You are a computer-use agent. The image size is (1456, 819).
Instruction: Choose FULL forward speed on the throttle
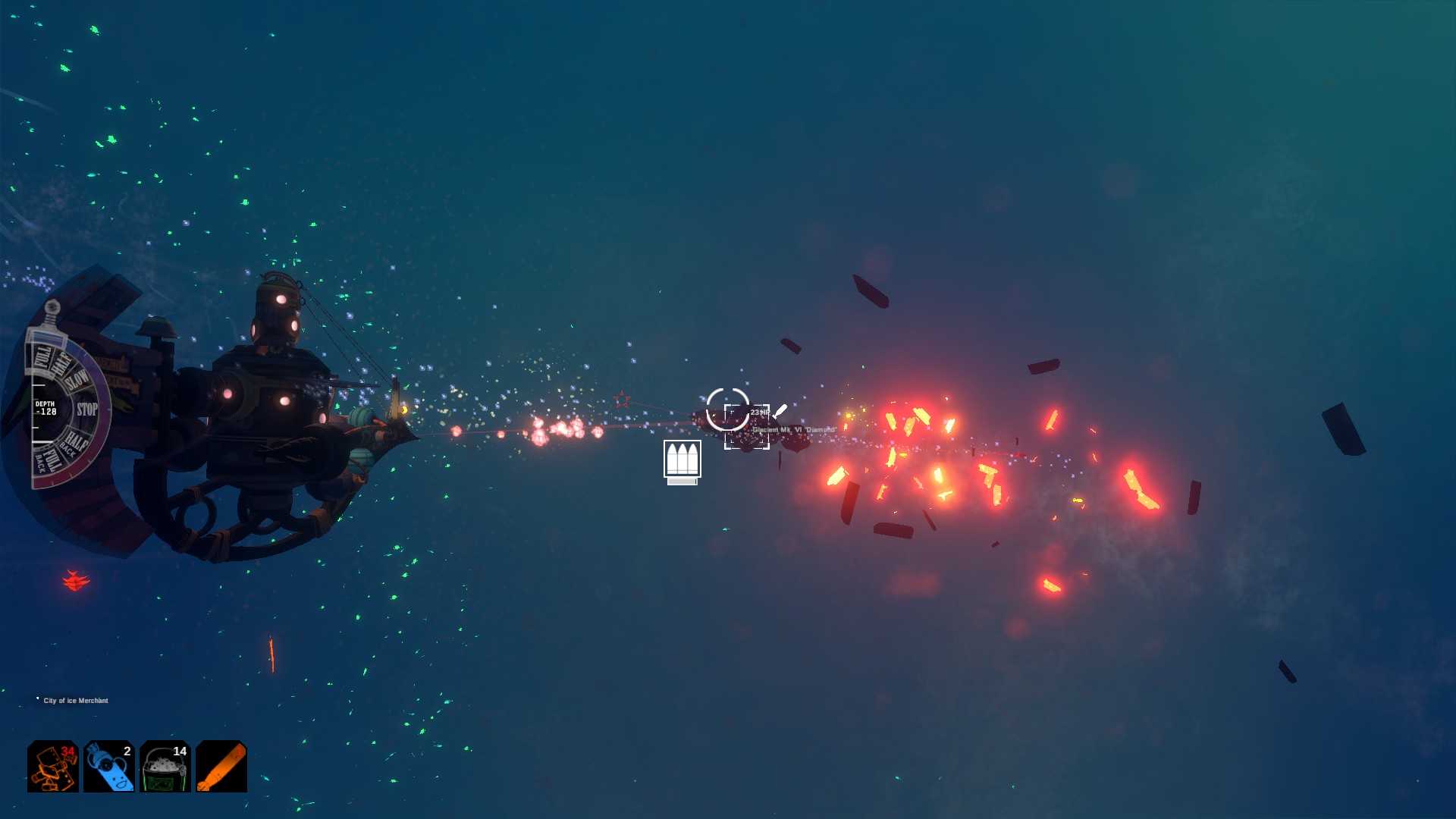pos(42,356)
